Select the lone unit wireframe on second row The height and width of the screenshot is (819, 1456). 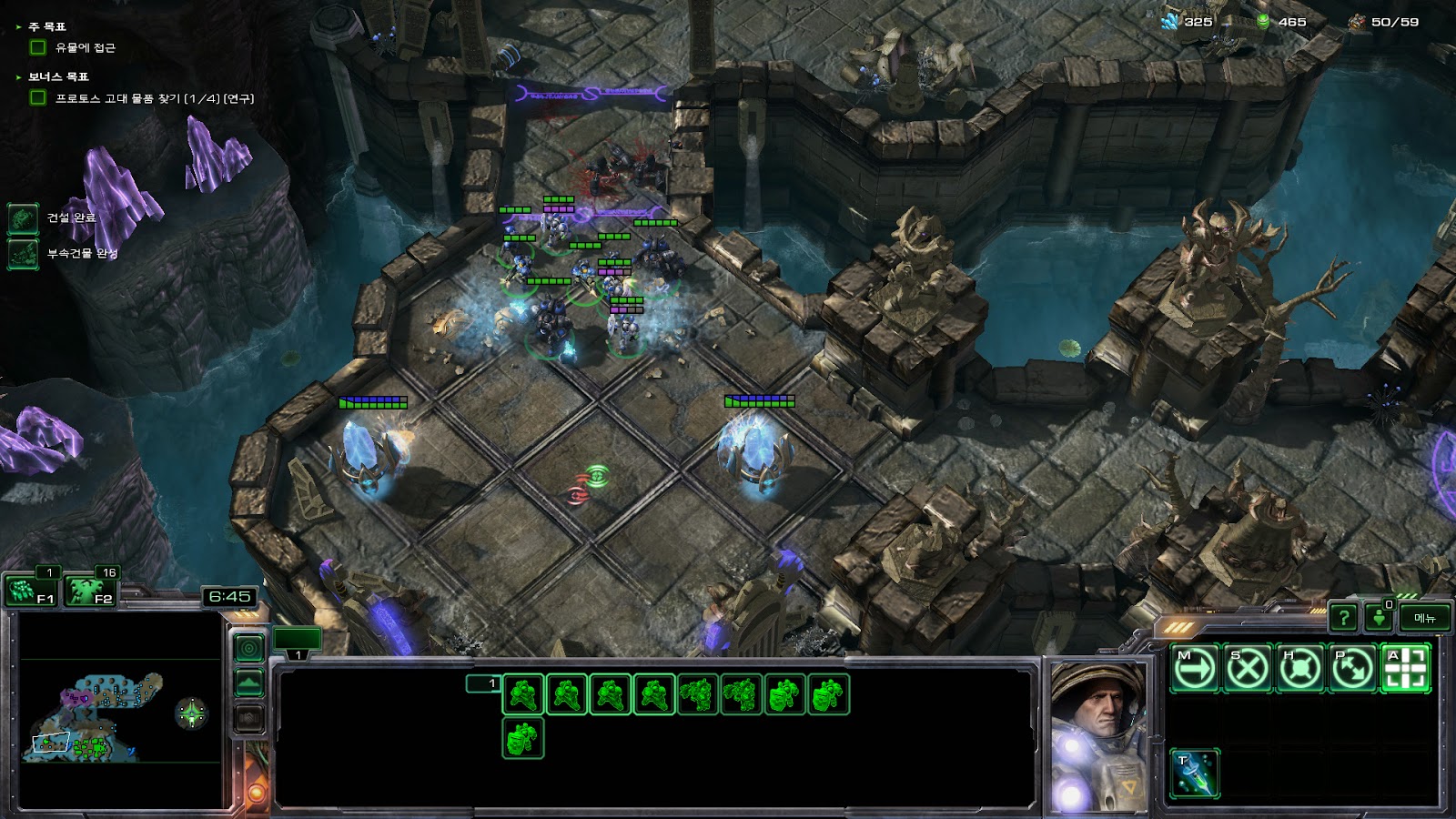pos(523,738)
